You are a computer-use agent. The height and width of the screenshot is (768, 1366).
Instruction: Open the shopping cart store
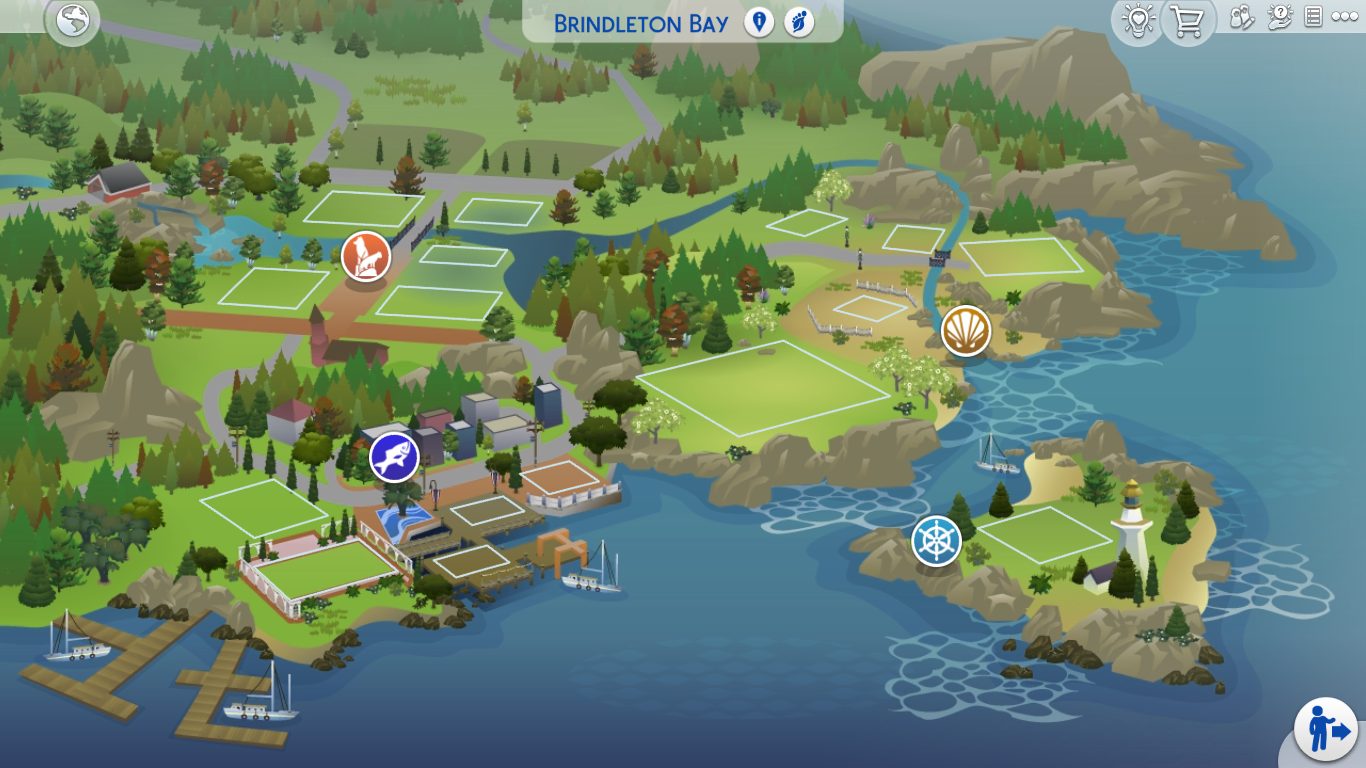1188,20
